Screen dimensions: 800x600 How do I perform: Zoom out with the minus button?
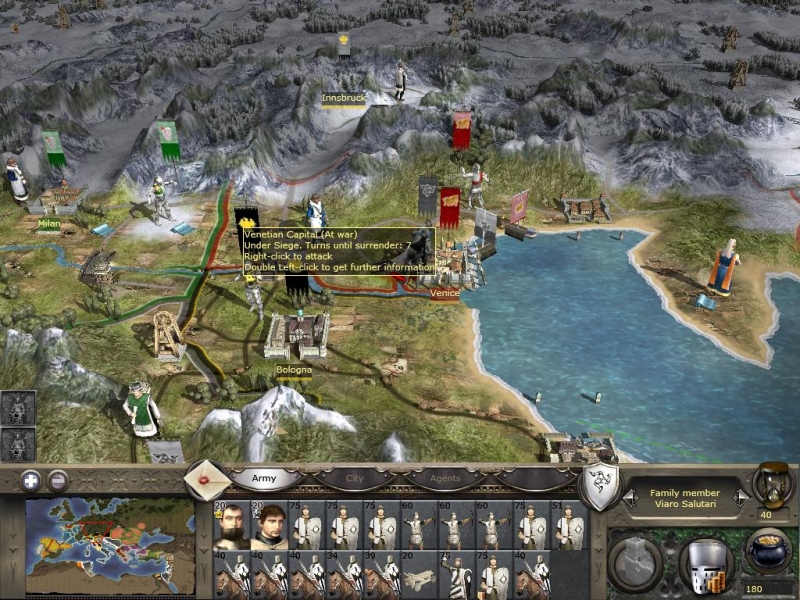(x=58, y=479)
